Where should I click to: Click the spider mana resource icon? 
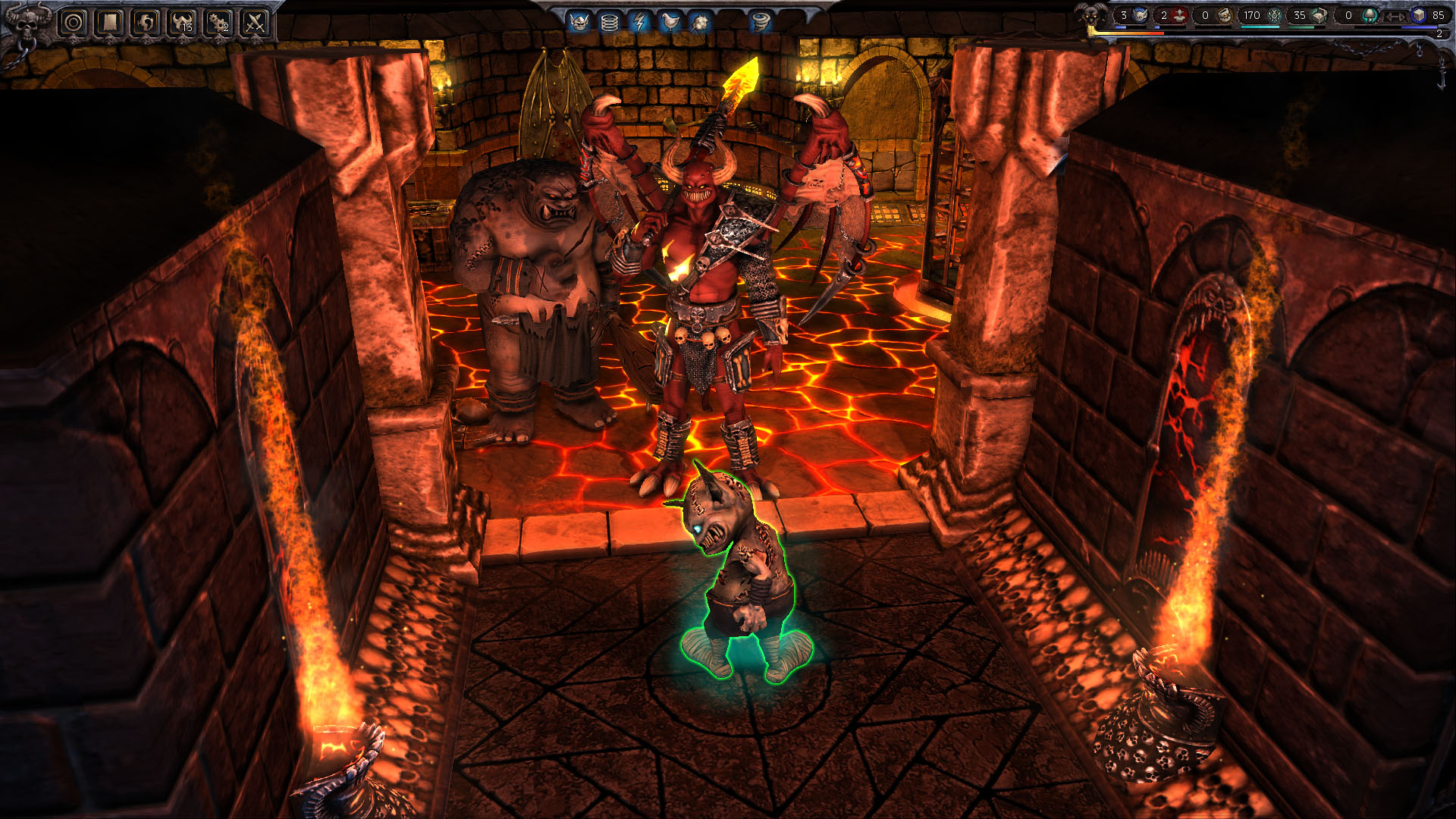[x=1275, y=15]
